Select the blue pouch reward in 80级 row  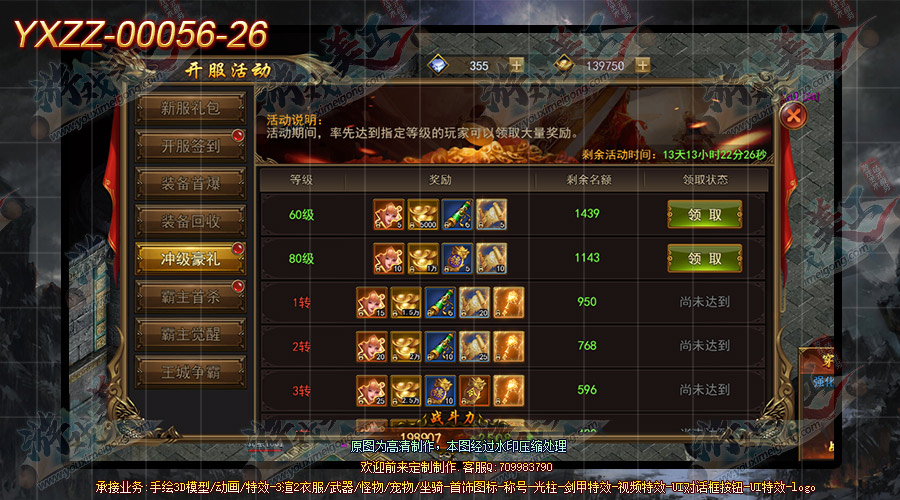(x=457, y=258)
